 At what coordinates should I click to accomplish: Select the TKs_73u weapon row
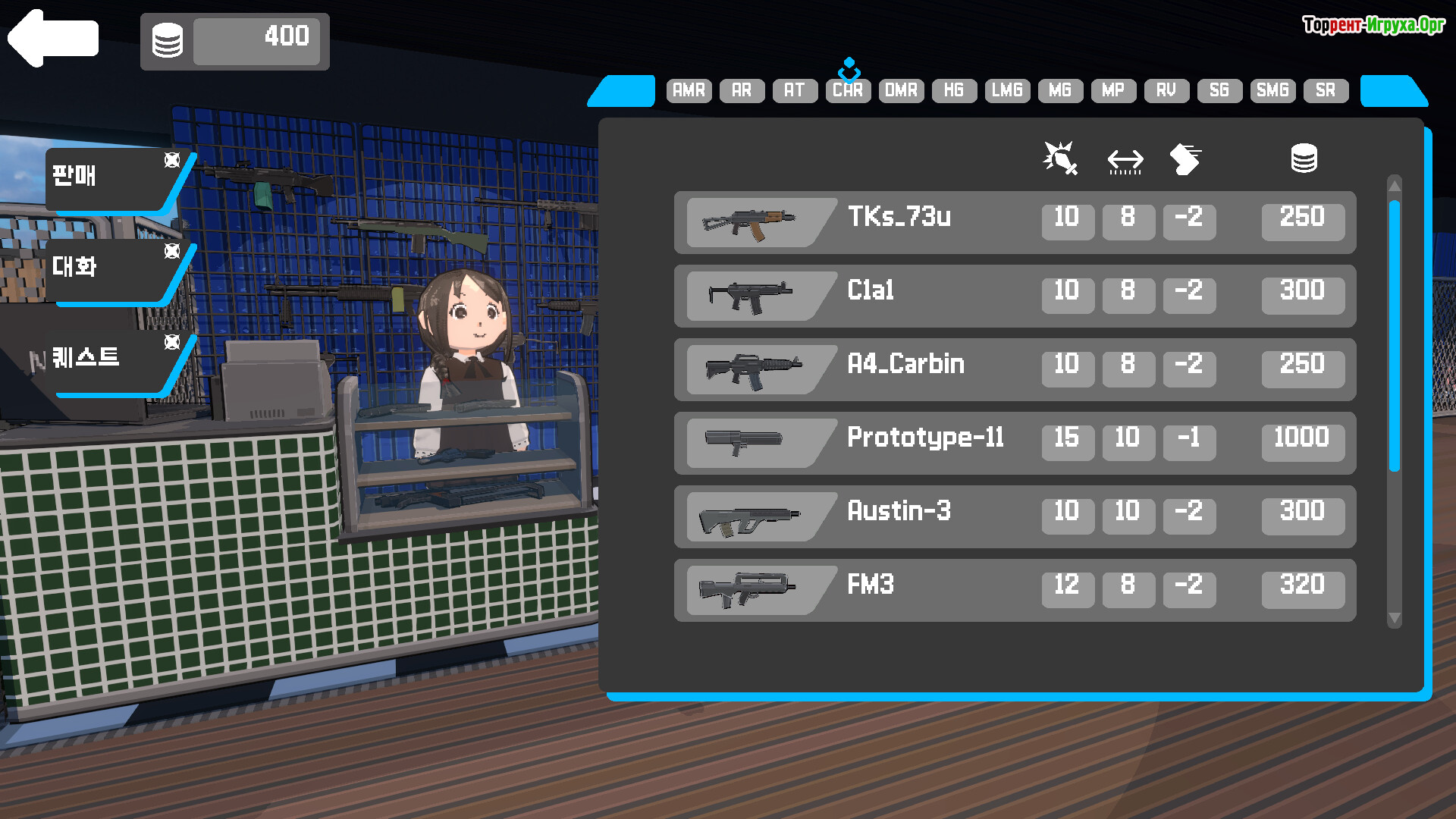click(x=1014, y=222)
